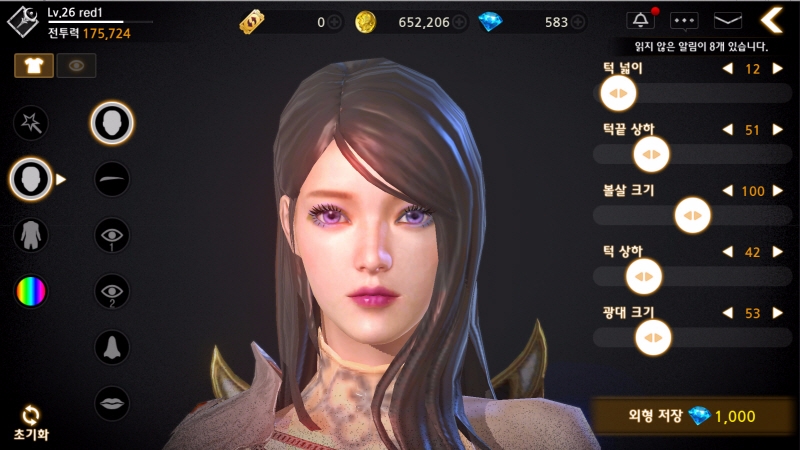The height and width of the screenshot is (450, 800).
Task: Increase the 광대 크기 value
Action: [x=777, y=313]
